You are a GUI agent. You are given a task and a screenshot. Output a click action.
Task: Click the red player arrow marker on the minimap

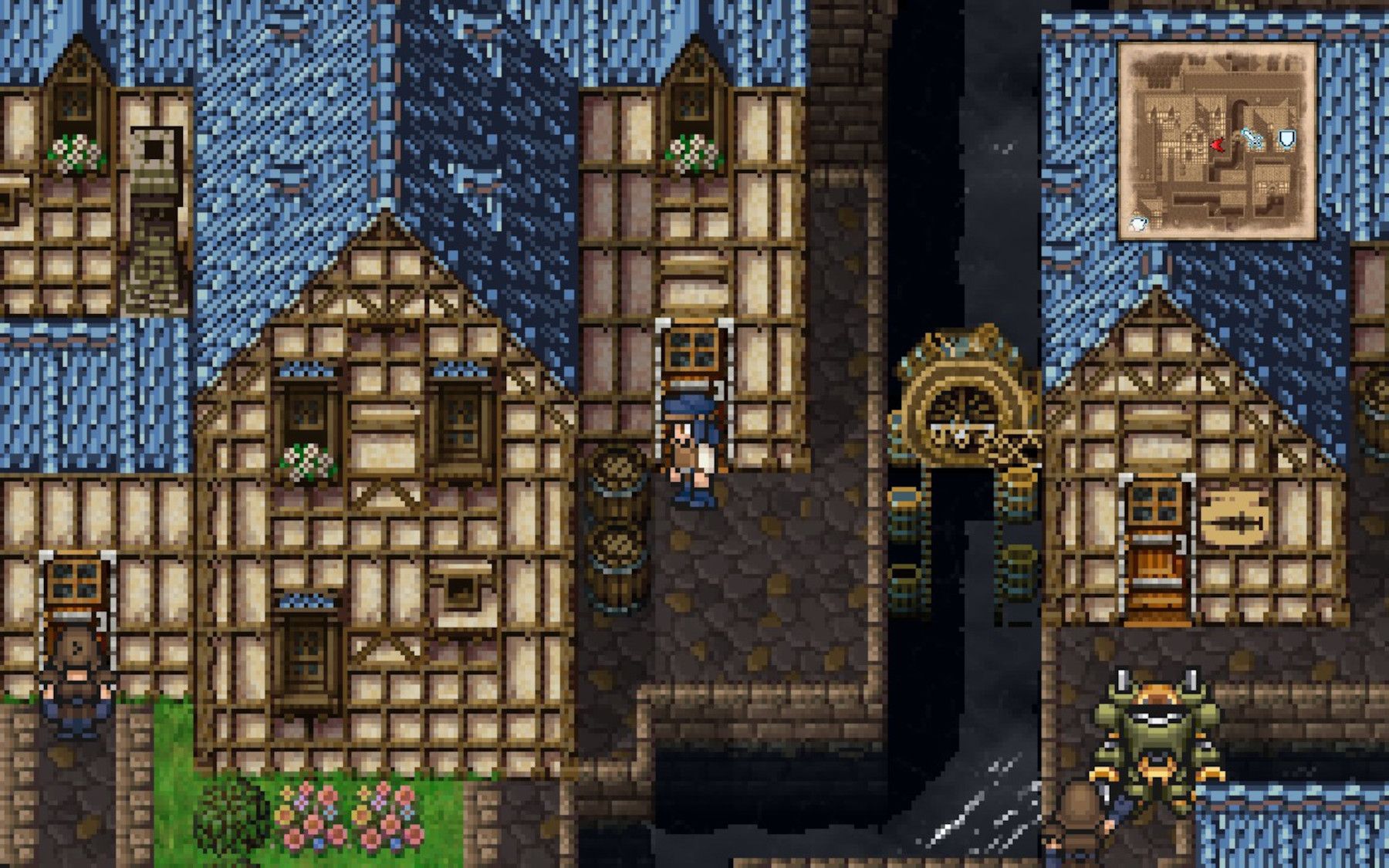tap(1218, 145)
